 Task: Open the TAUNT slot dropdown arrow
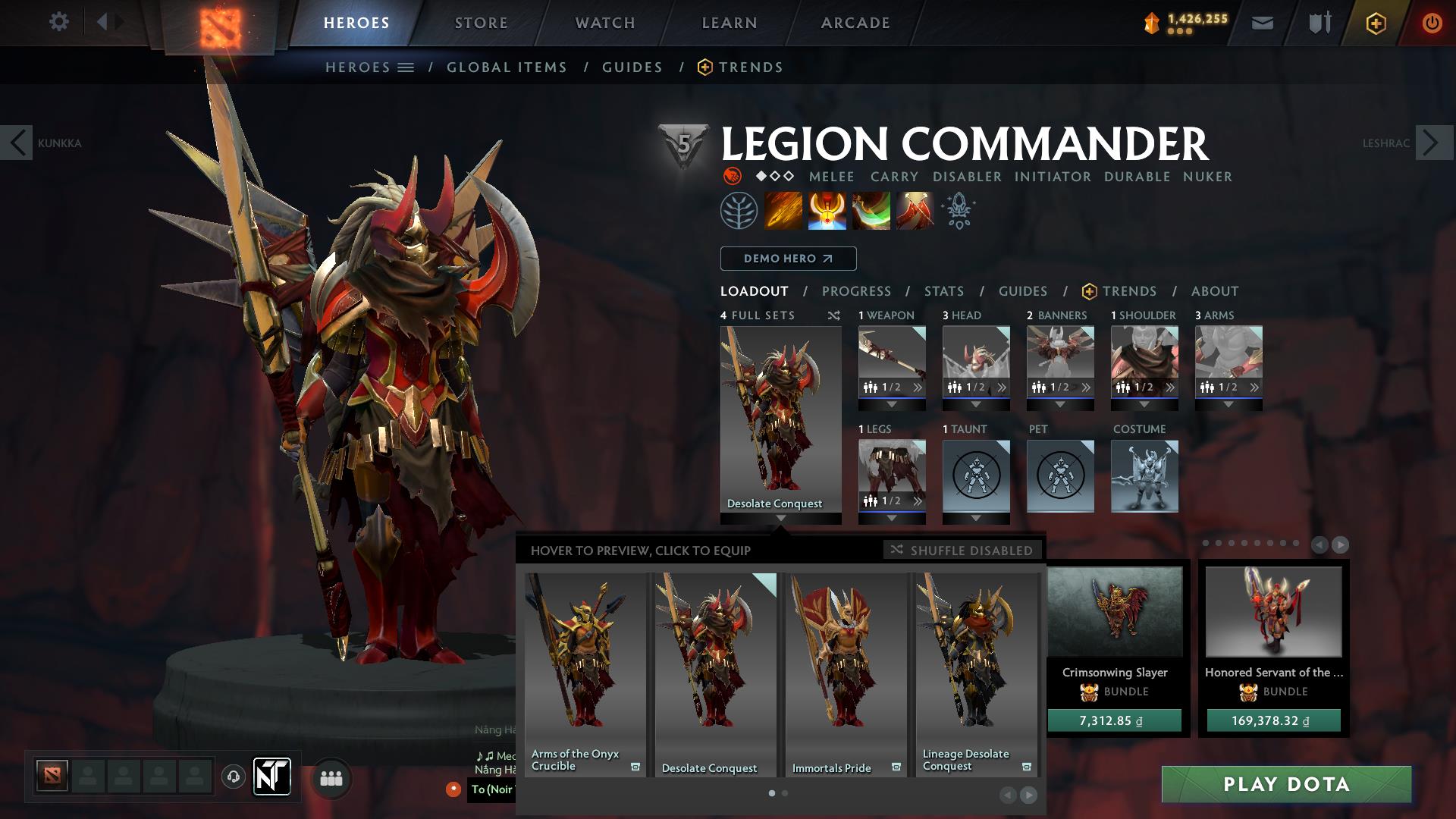coord(976,519)
